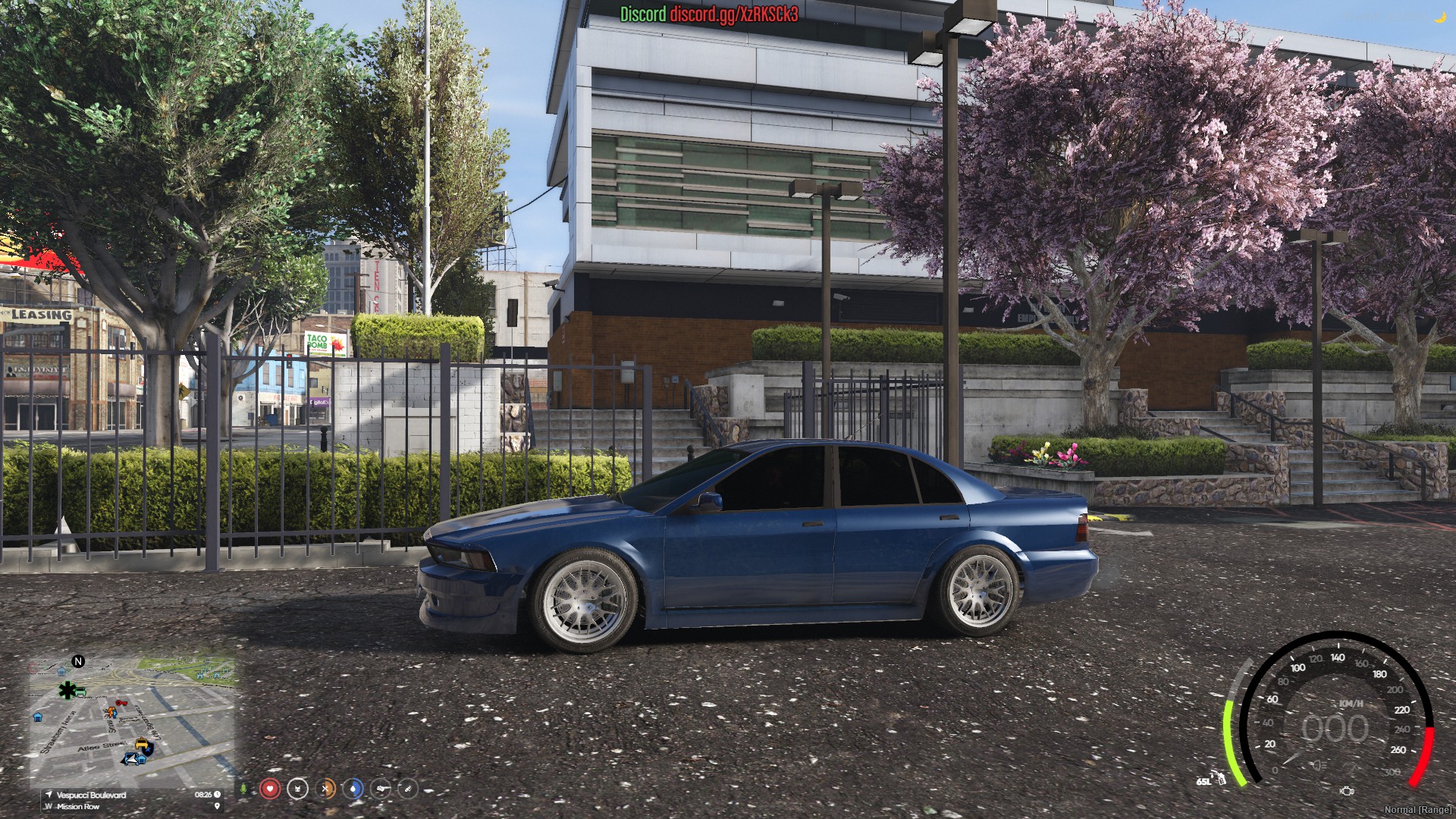Click the police shield map marker
The width and height of the screenshot is (1456, 819).
pyautogui.click(x=147, y=751)
